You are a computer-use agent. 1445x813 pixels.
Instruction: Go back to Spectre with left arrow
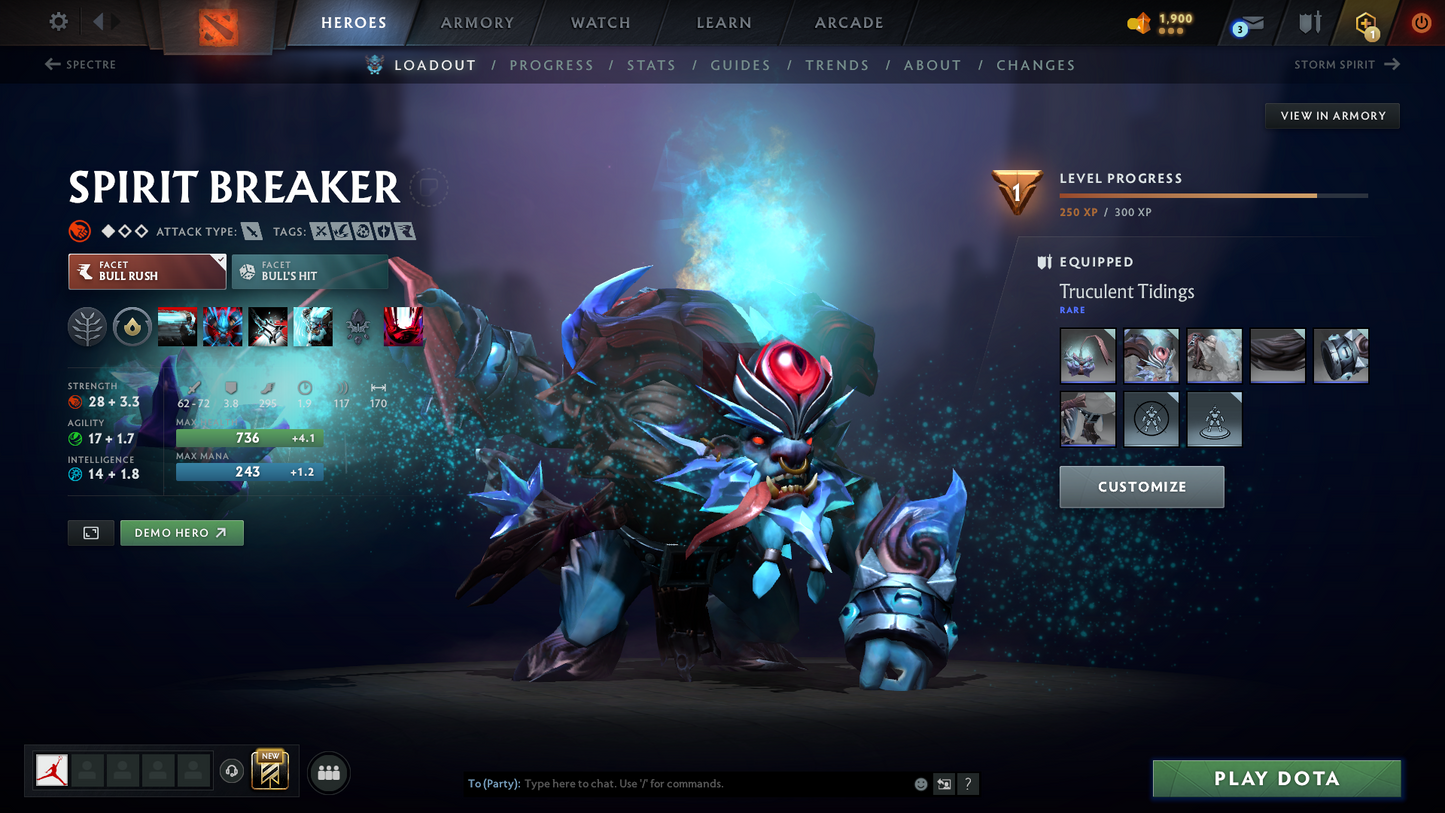pos(51,64)
